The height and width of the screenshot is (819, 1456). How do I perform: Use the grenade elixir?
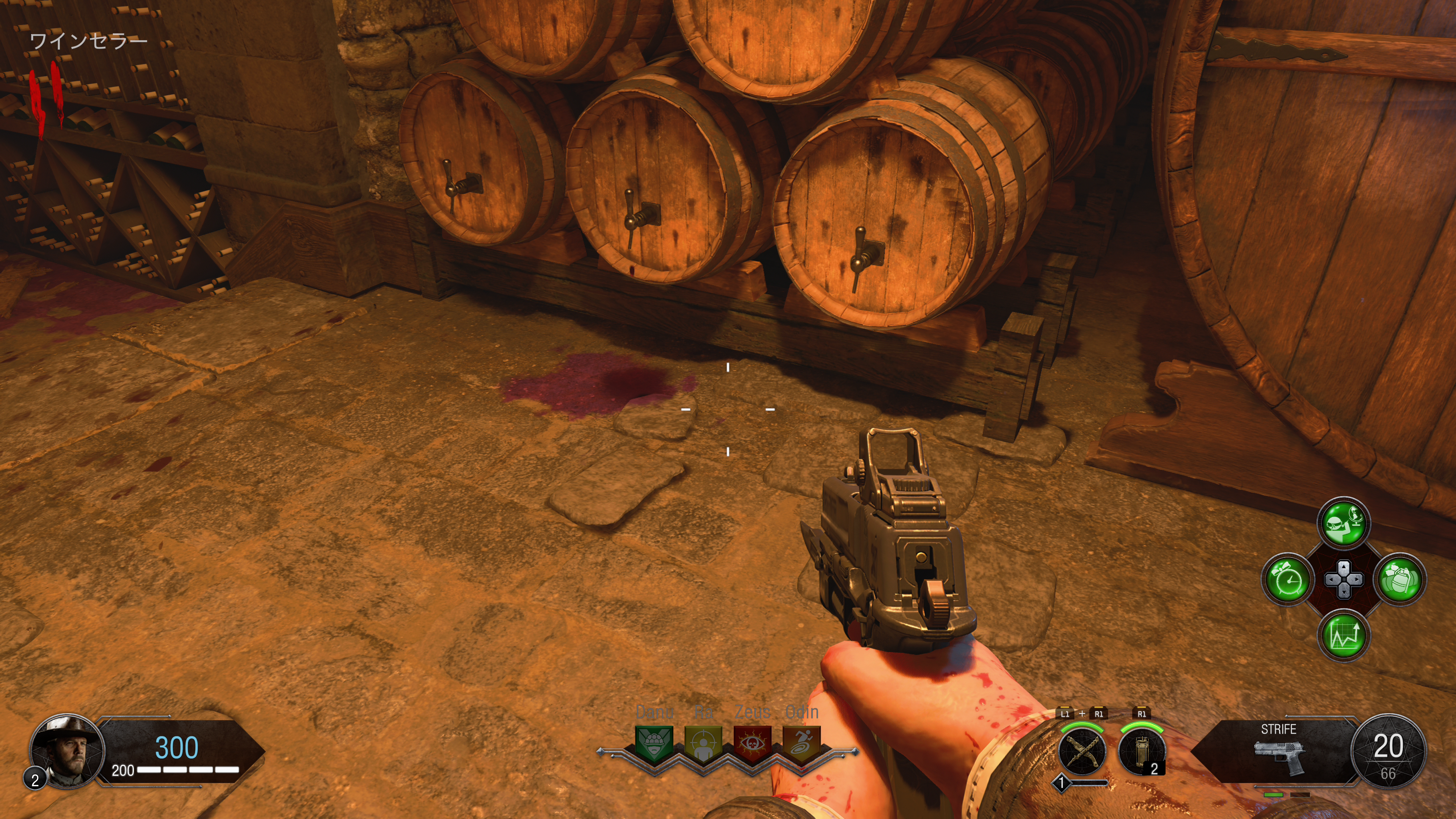click(1400, 579)
